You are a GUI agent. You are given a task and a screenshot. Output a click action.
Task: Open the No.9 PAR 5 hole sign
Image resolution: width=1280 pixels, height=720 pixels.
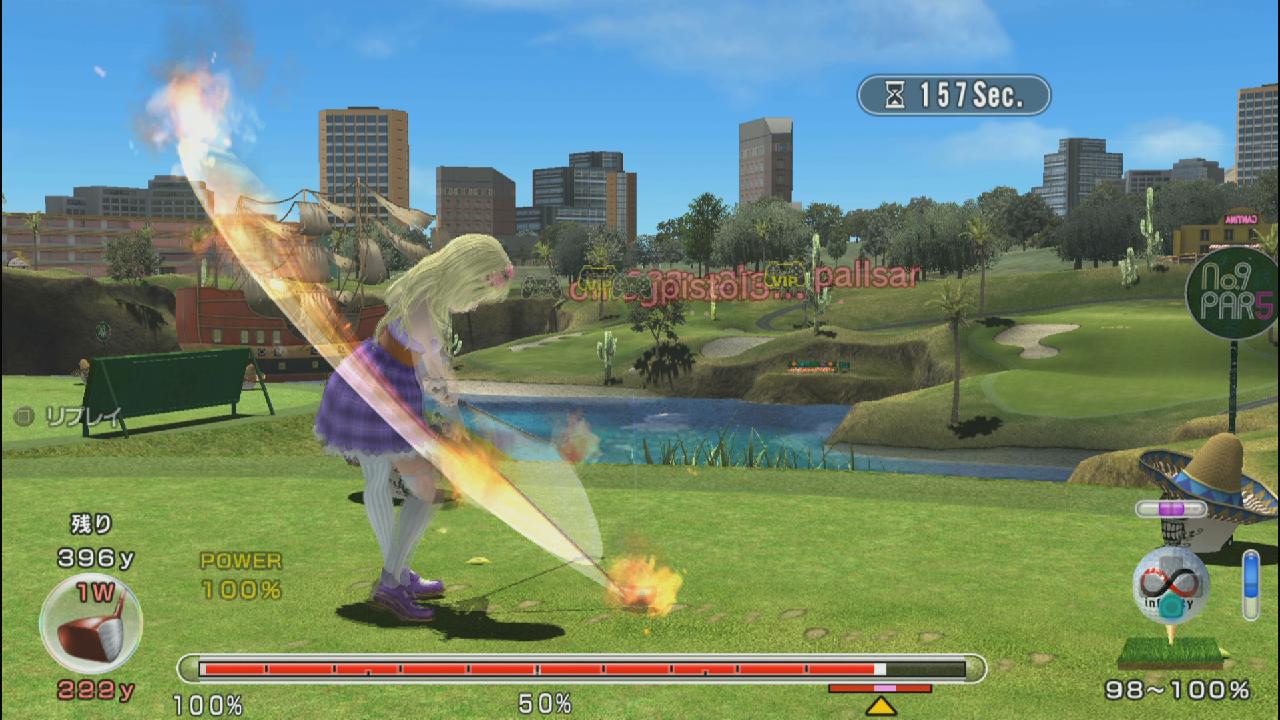tap(1233, 293)
